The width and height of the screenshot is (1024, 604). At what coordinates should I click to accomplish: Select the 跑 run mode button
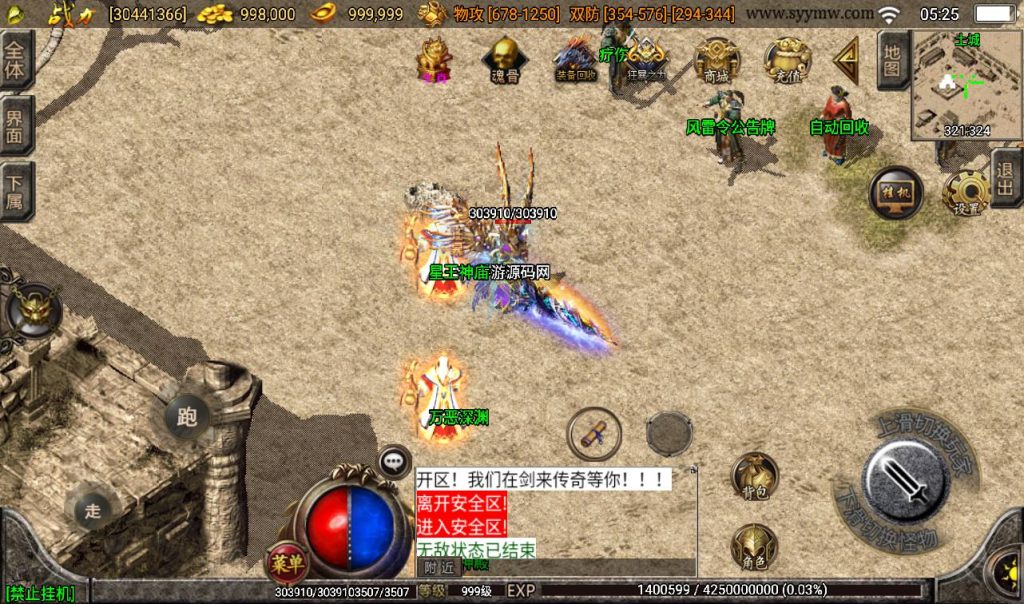[x=187, y=416]
